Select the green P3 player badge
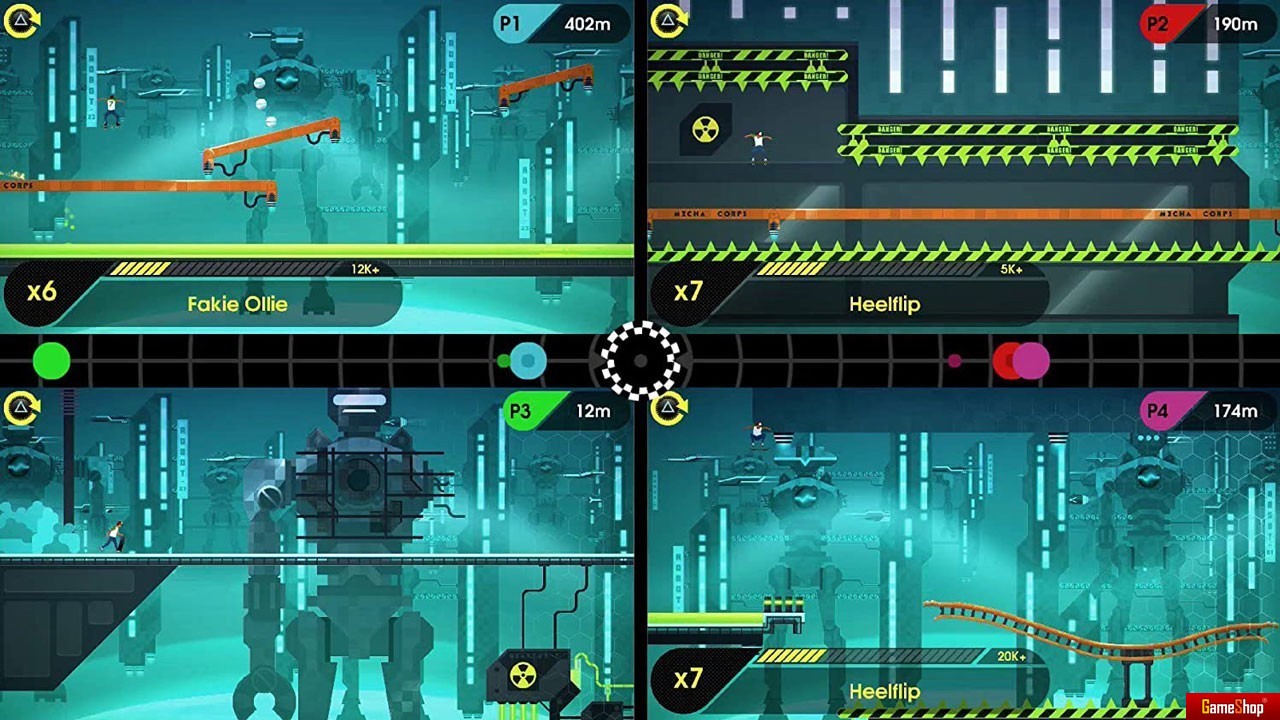 pyautogui.click(x=521, y=411)
